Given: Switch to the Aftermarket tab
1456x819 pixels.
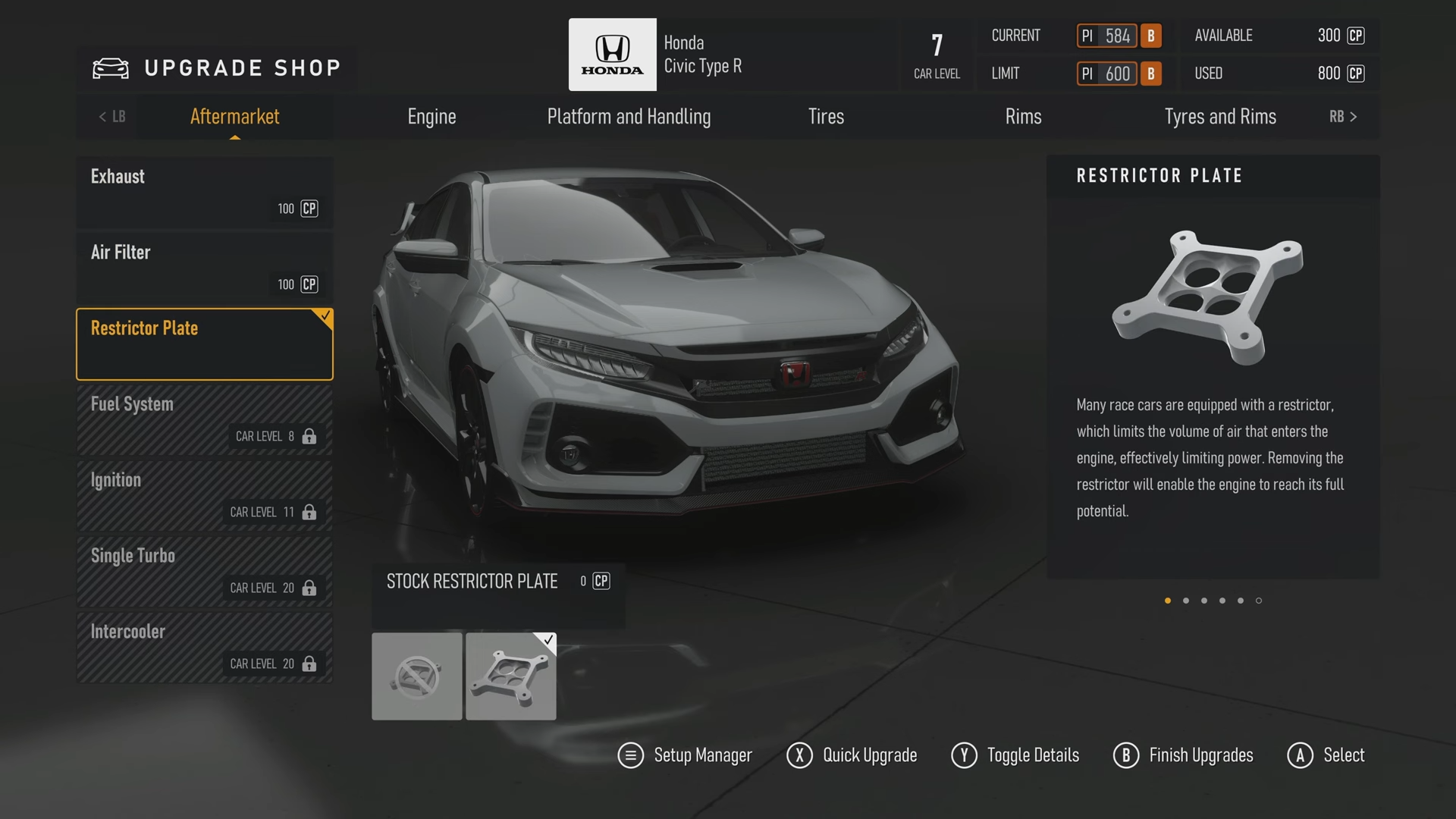Looking at the screenshot, I should click(234, 117).
